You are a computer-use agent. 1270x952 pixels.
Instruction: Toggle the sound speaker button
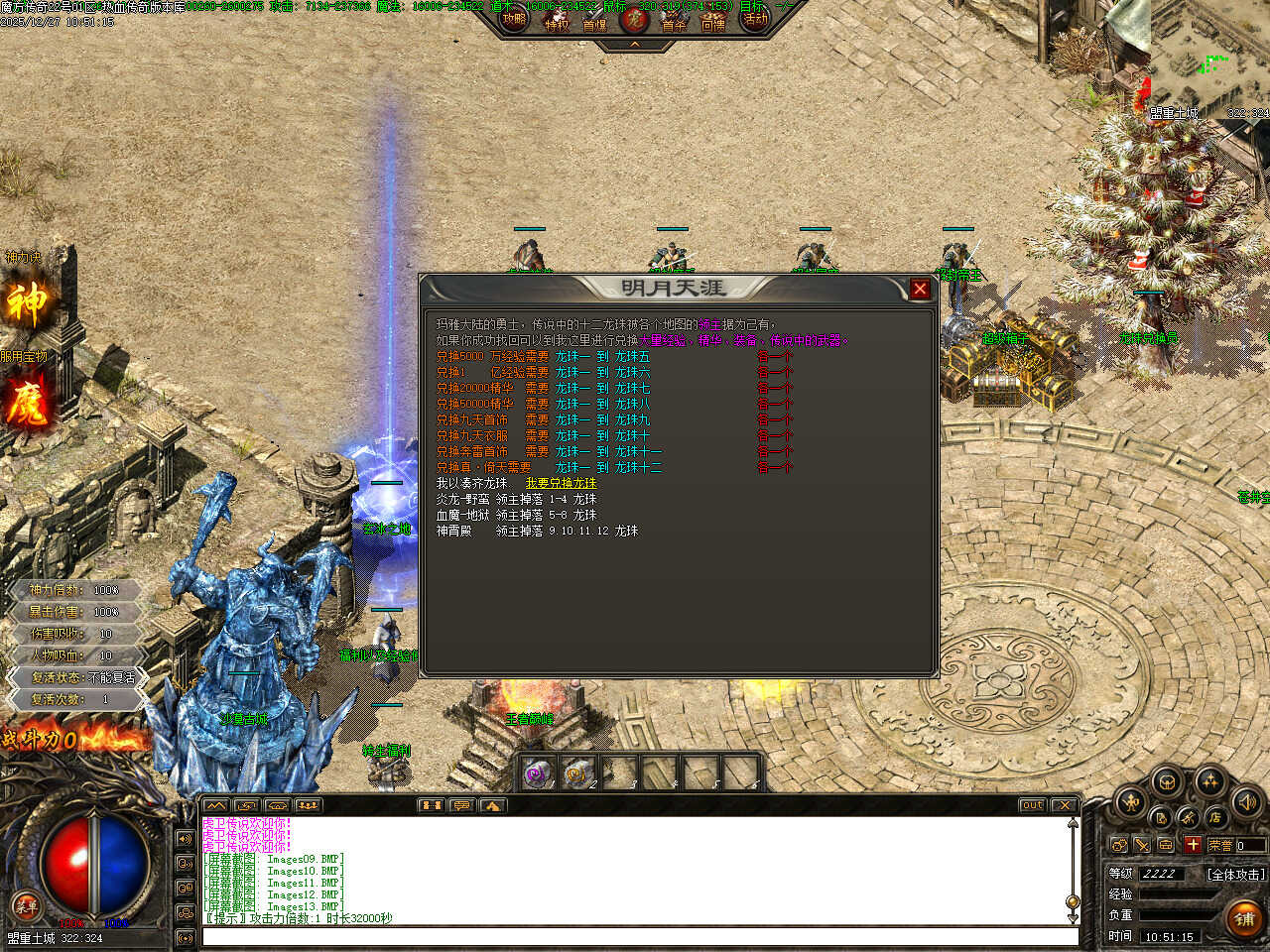tap(1246, 801)
